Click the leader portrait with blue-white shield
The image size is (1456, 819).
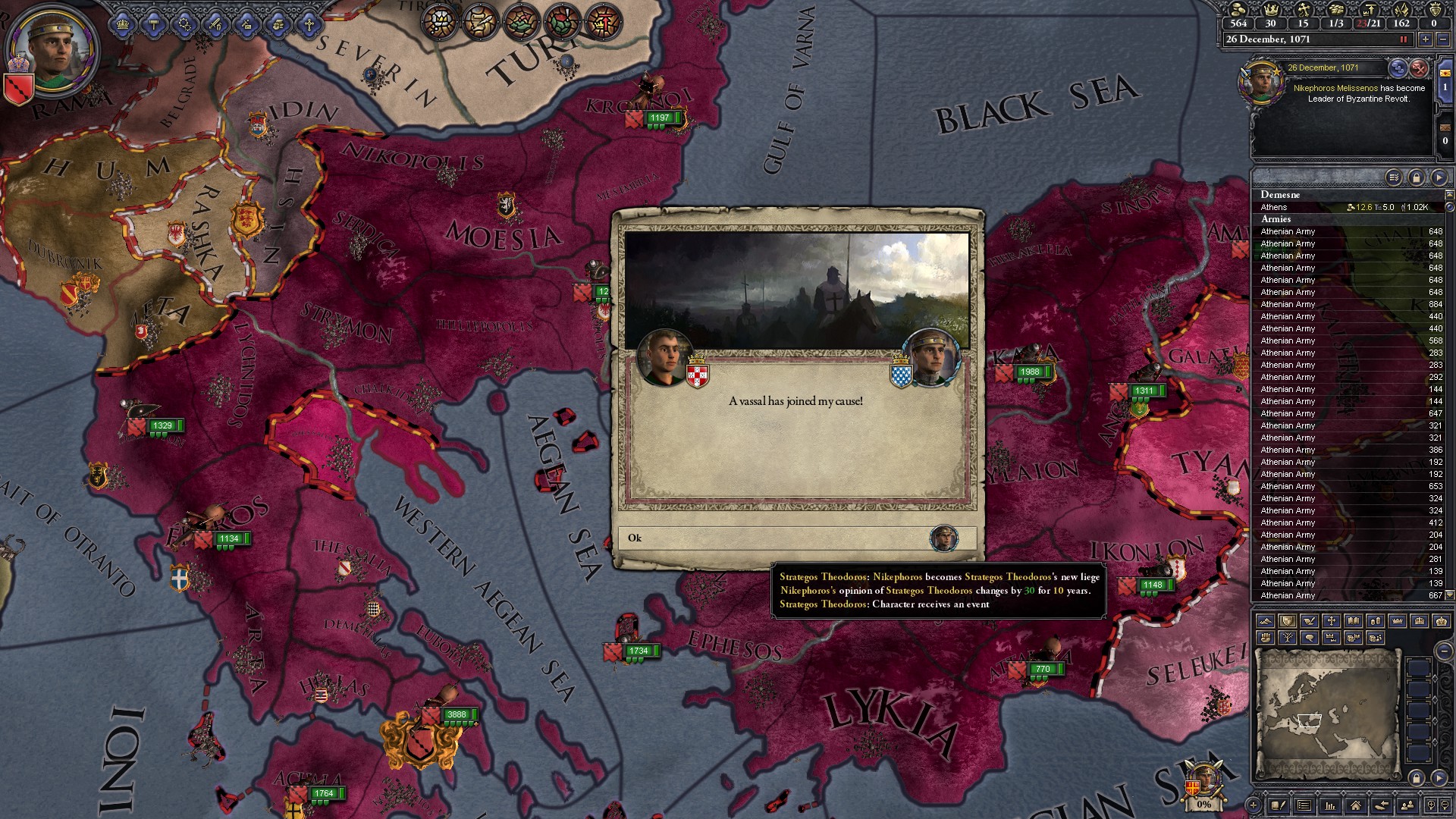point(931,357)
